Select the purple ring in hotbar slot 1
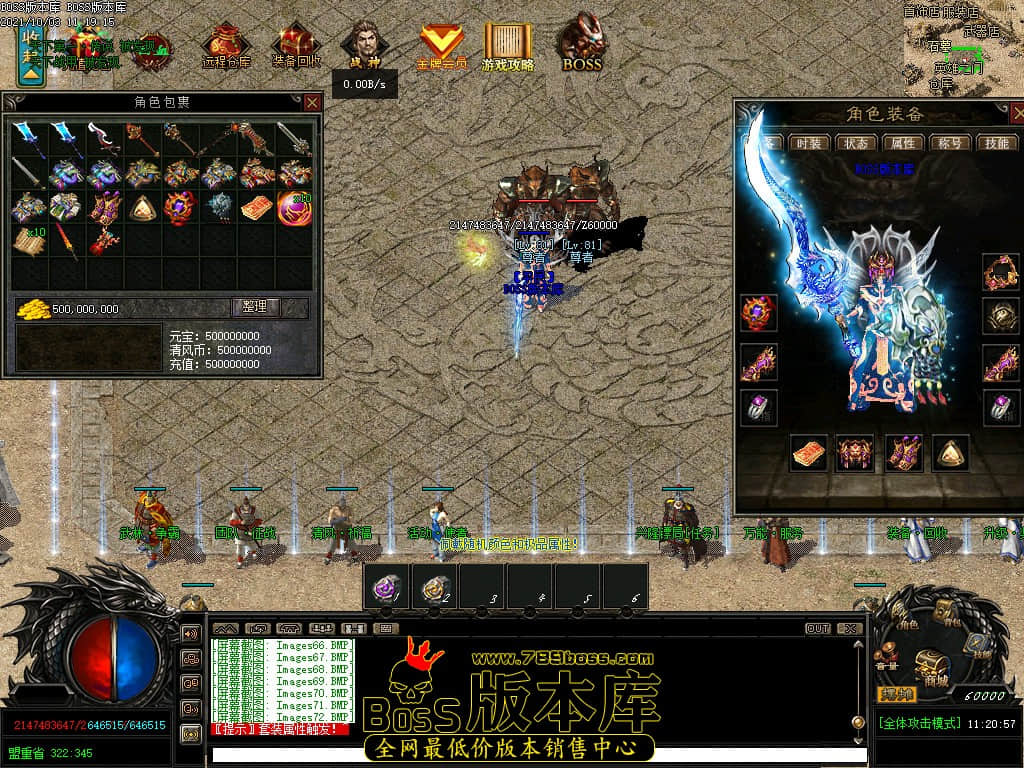The height and width of the screenshot is (768, 1024). pyautogui.click(x=386, y=585)
